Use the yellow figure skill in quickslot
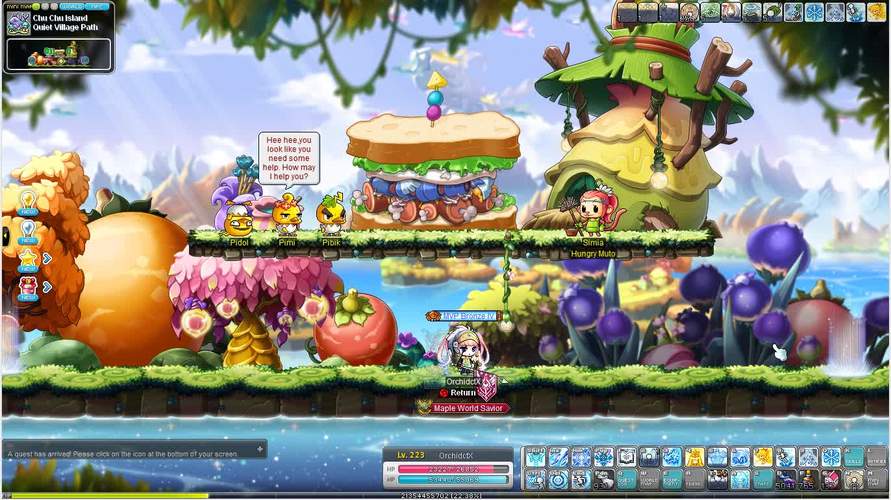The width and height of the screenshot is (891, 500). (695, 457)
